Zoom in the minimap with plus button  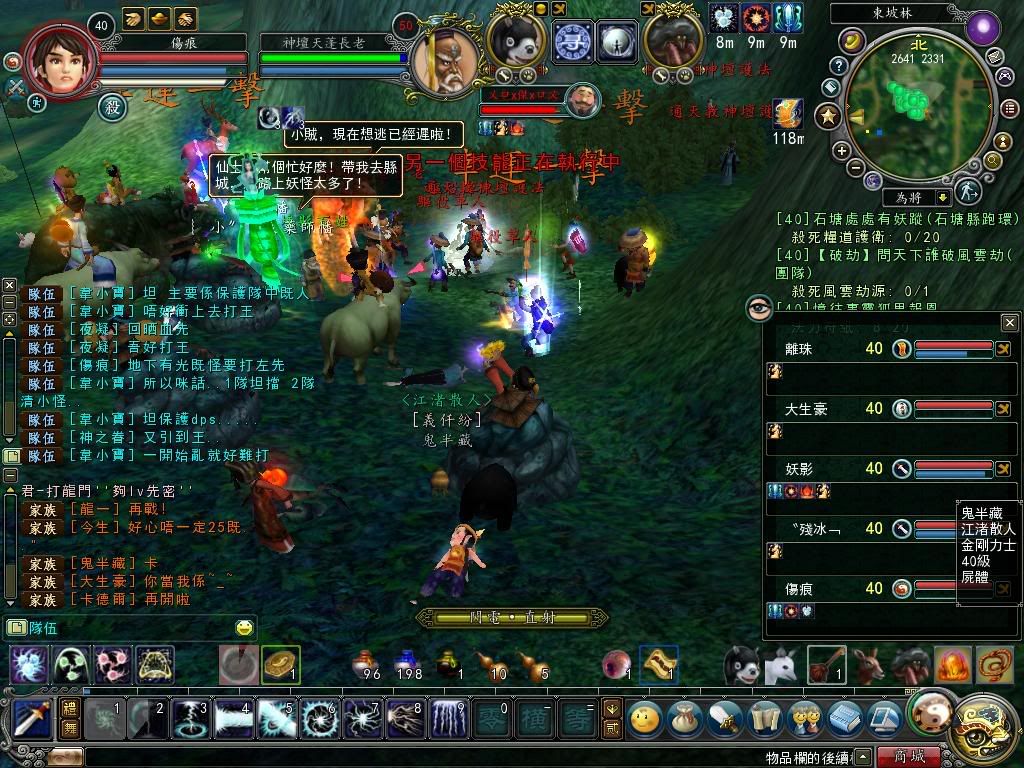(x=842, y=151)
